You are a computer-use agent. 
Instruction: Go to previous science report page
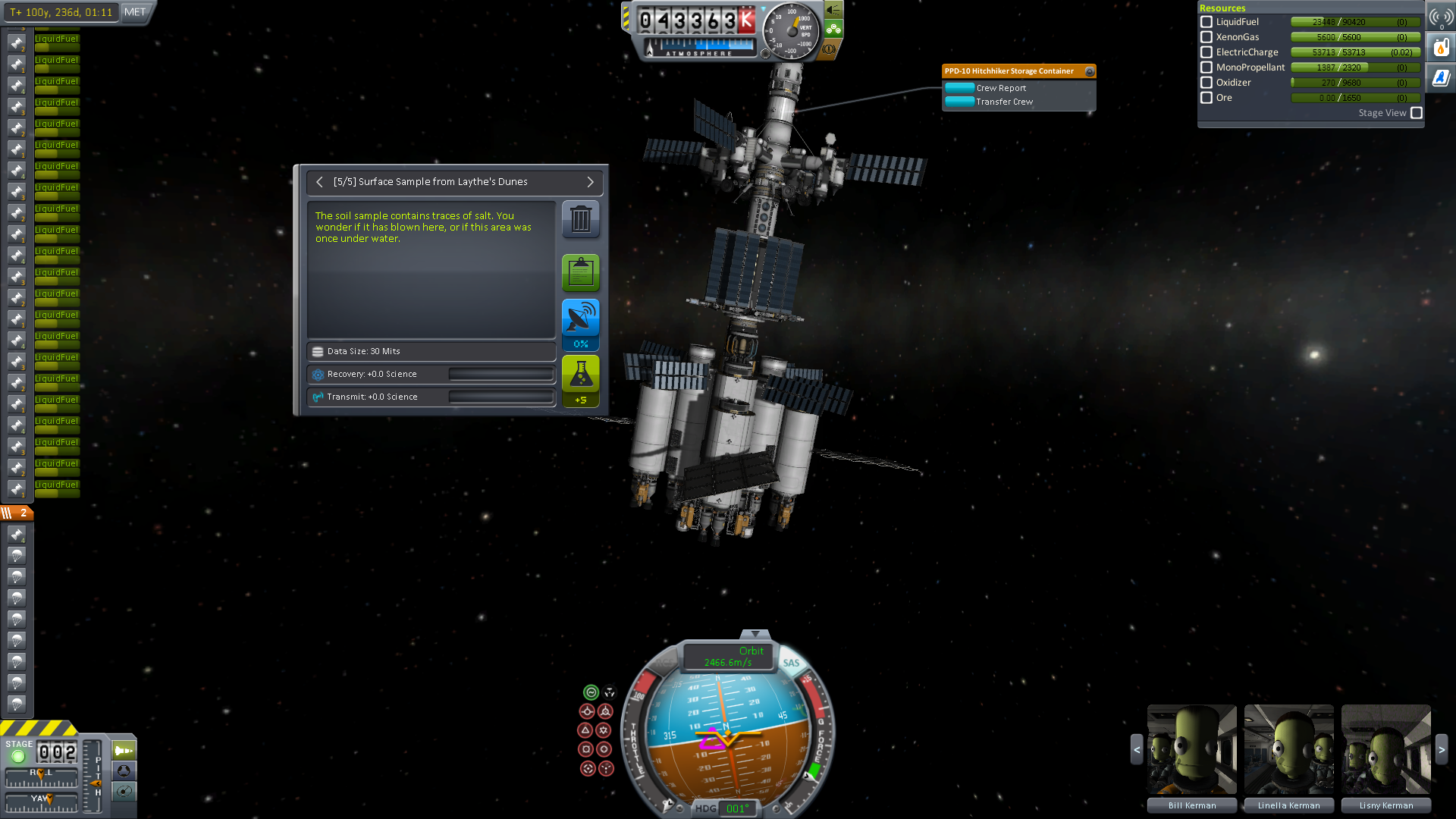[x=319, y=182]
